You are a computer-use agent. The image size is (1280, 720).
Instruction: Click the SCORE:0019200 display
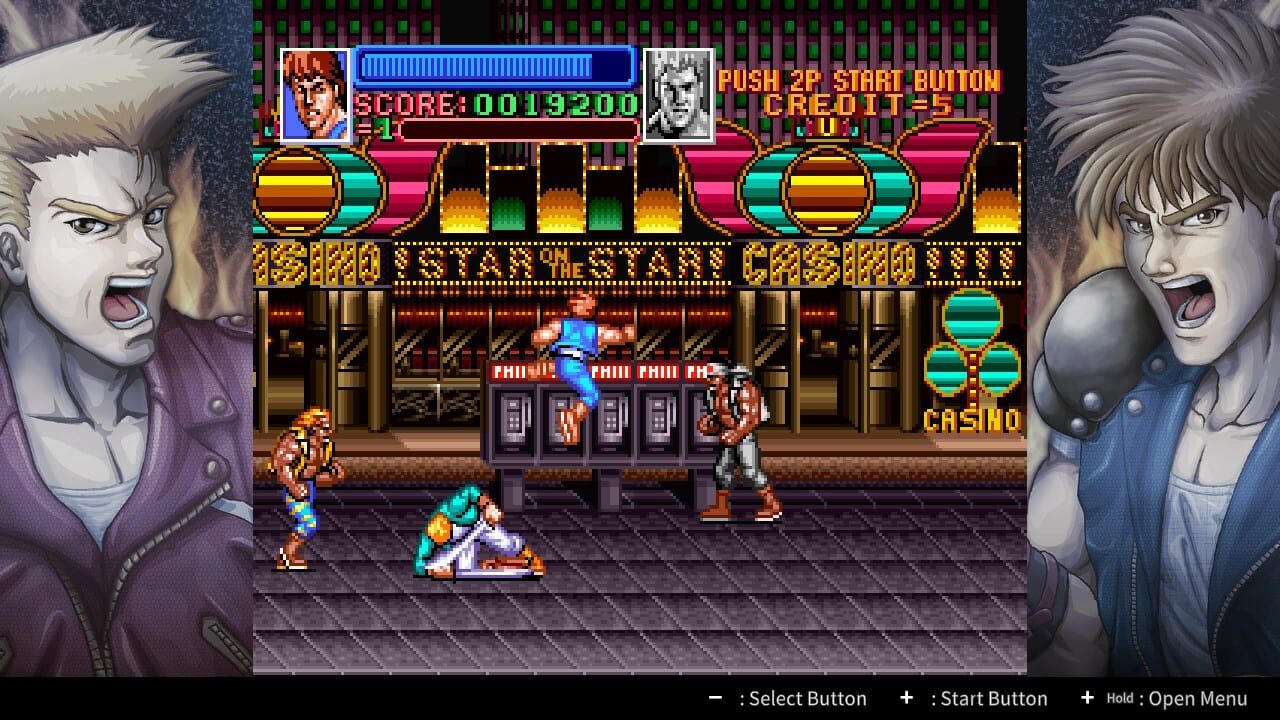click(x=497, y=104)
